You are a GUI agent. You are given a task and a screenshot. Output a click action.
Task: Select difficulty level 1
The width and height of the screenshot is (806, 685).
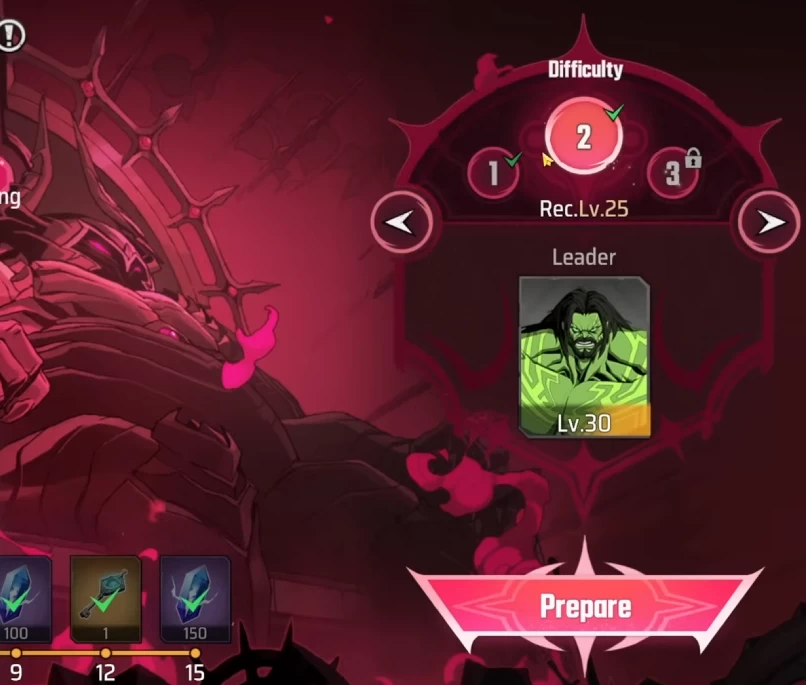click(493, 174)
